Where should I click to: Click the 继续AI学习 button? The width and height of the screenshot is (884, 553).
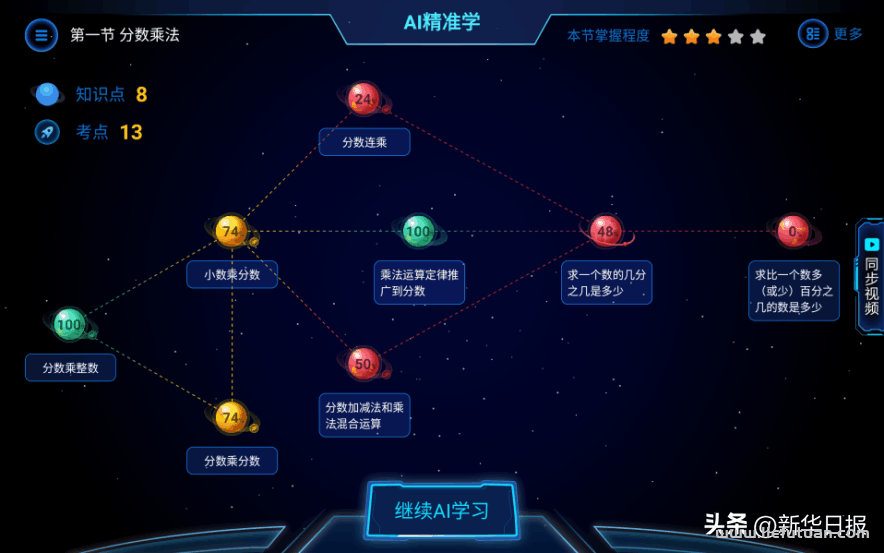[x=442, y=510]
